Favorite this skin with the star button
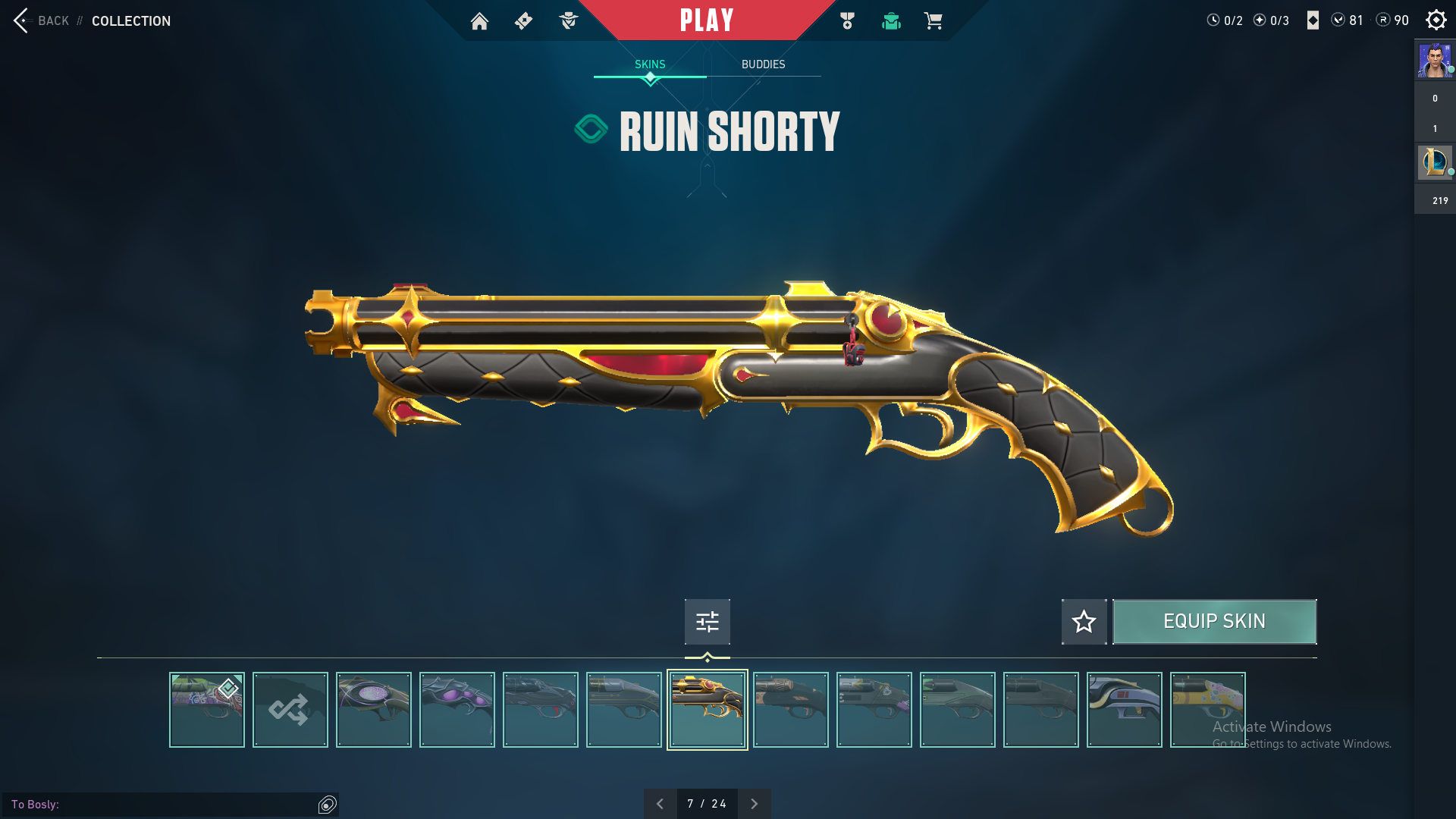 pyautogui.click(x=1084, y=622)
